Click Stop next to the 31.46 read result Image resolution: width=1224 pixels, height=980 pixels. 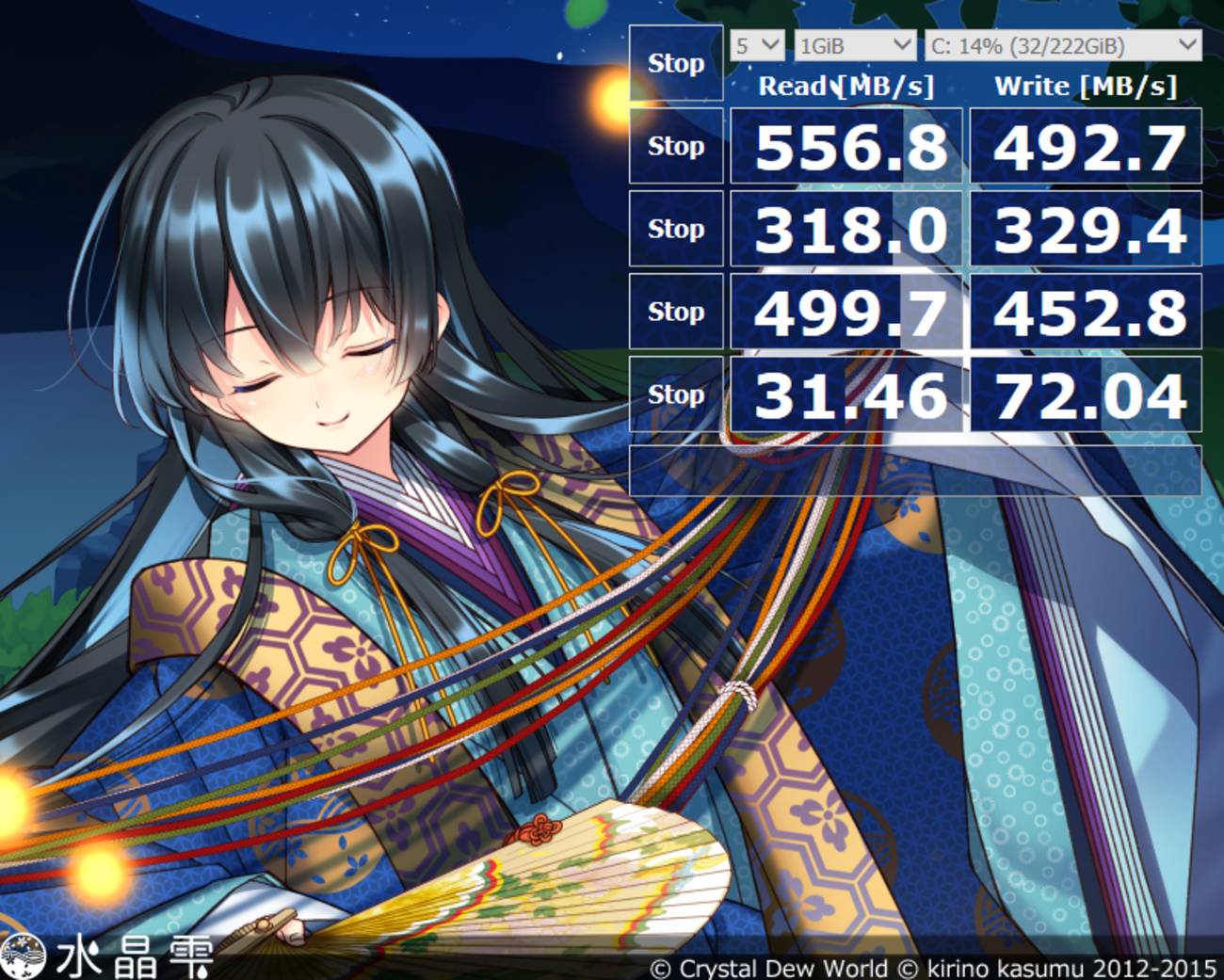676,394
